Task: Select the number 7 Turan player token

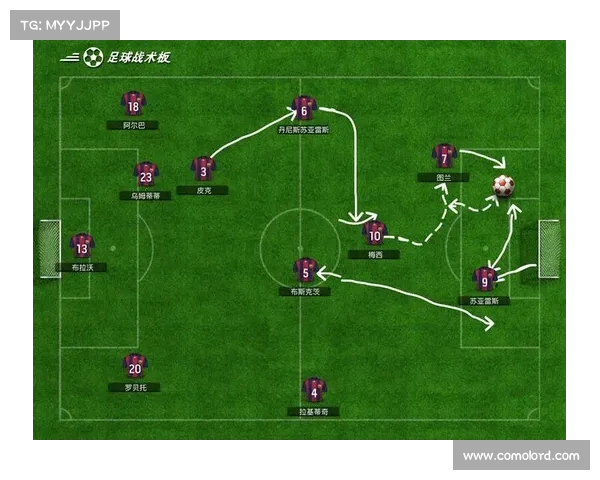Action: point(444,155)
